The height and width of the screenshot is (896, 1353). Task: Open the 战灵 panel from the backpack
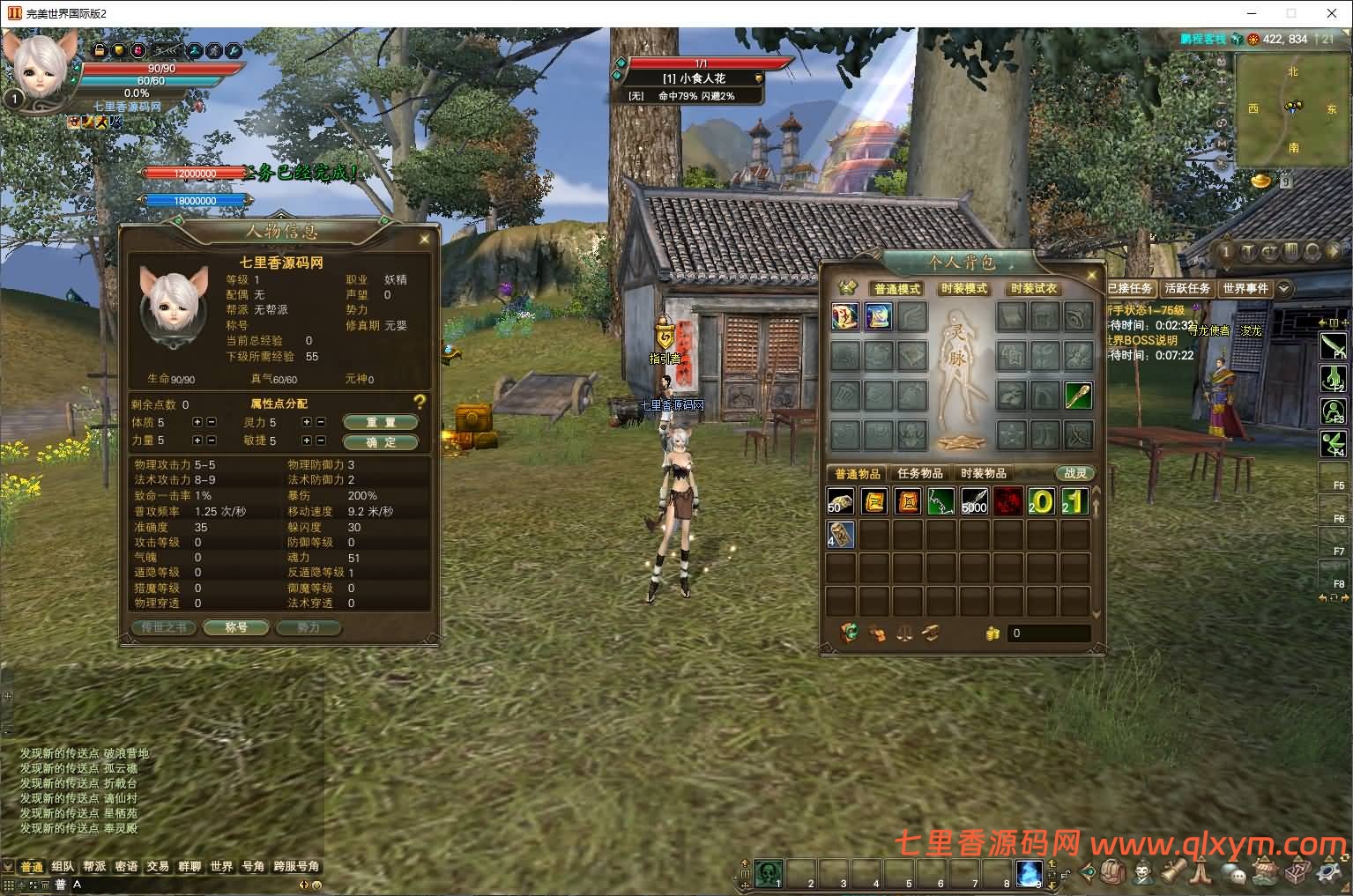[x=1077, y=472]
